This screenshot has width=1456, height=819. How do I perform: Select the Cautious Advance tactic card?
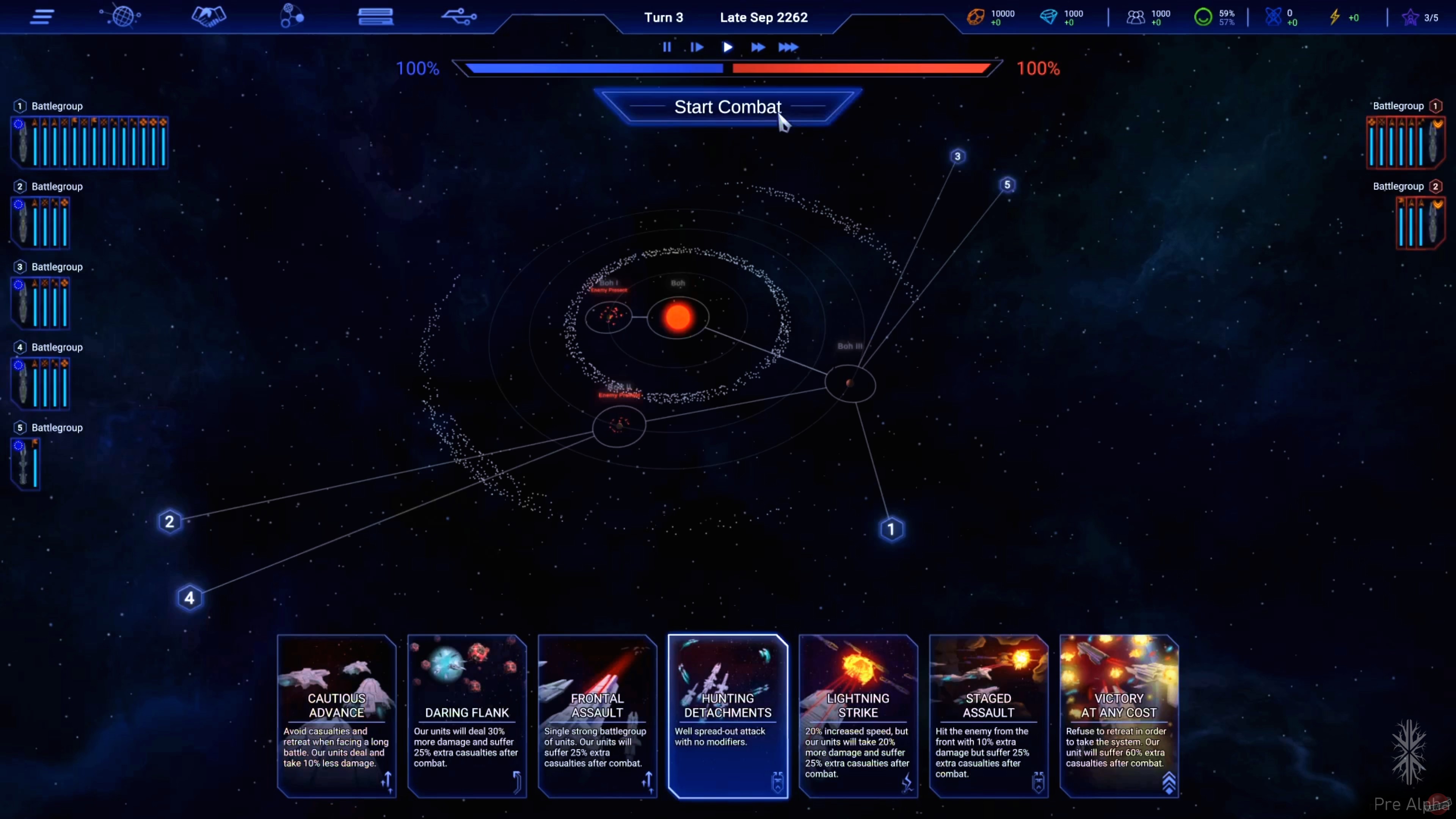[x=336, y=715]
